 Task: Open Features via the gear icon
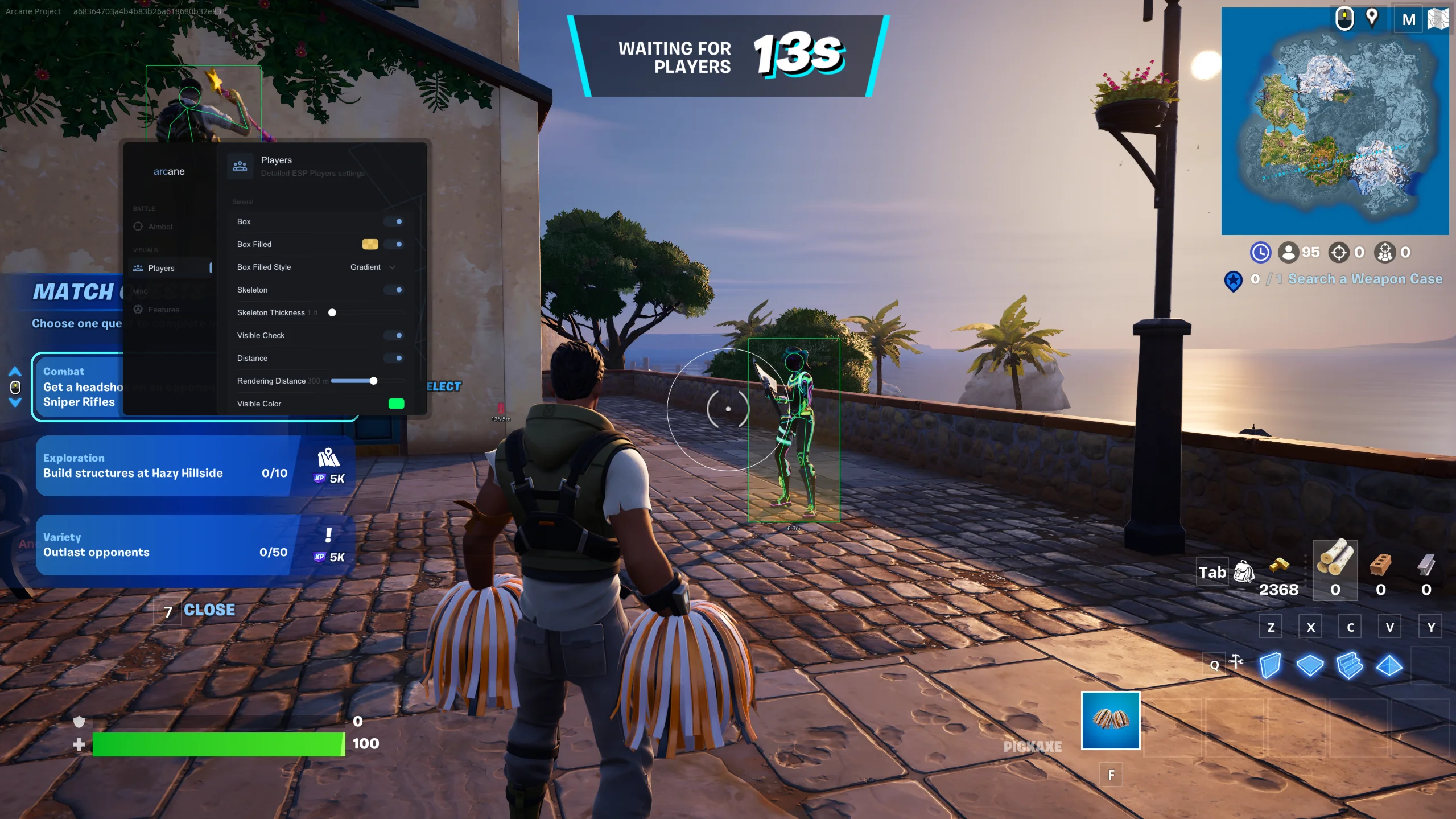coord(138,309)
